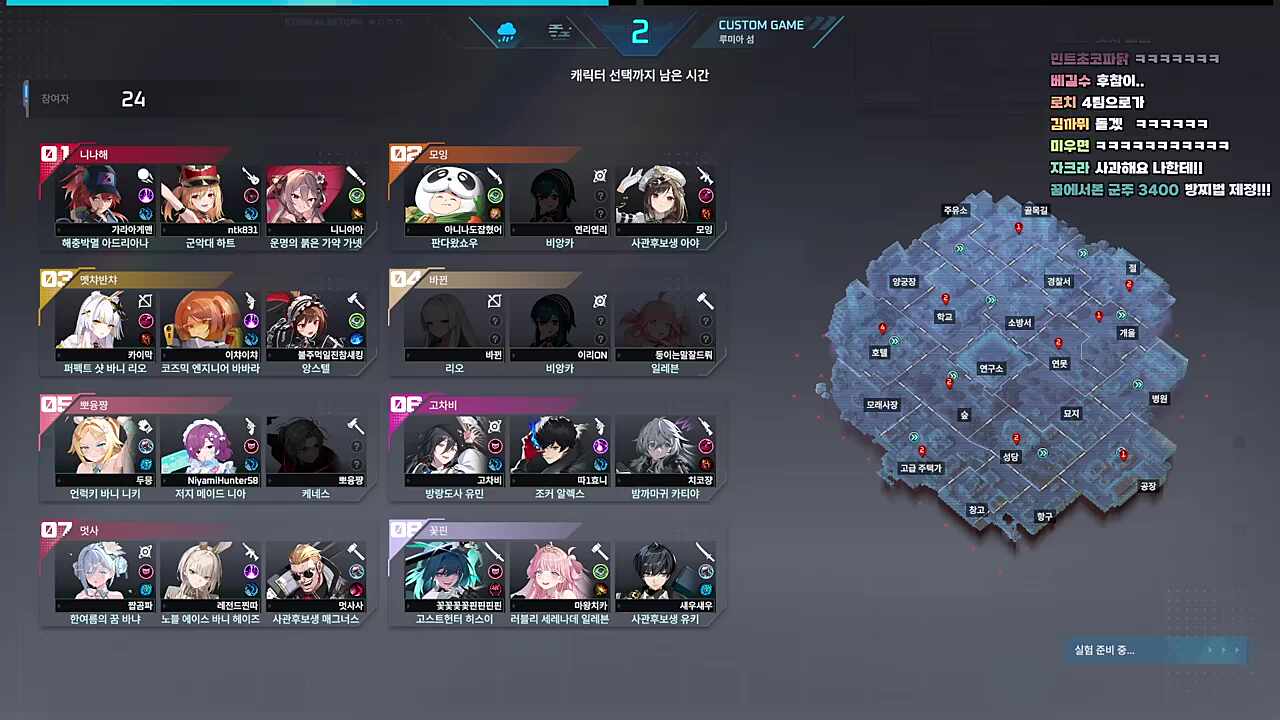The width and height of the screenshot is (1280, 720).
Task: Switch to the countdown timer tab showing 2
Action: pos(640,32)
